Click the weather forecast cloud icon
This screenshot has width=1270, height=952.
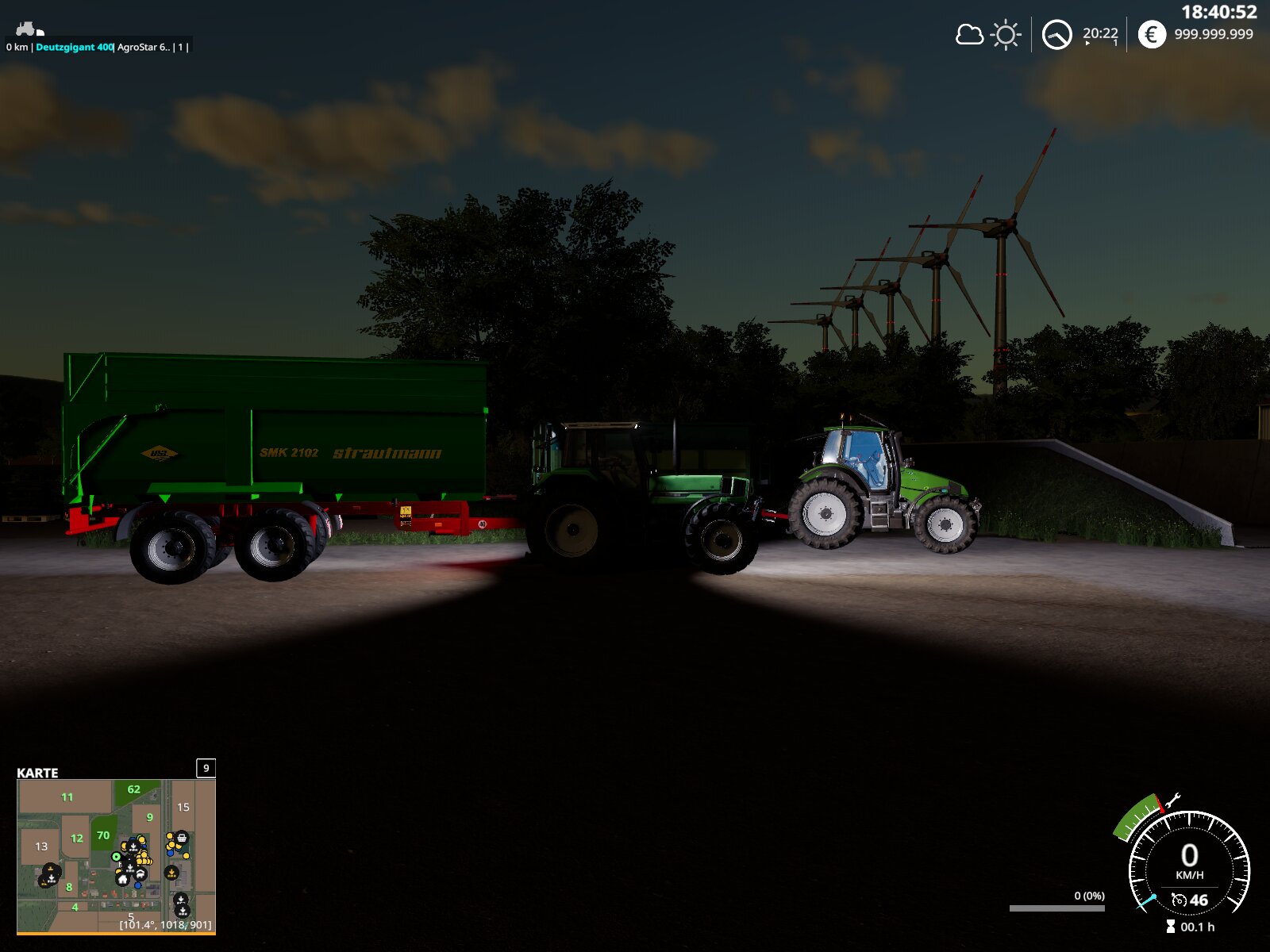pyautogui.click(x=969, y=35)
